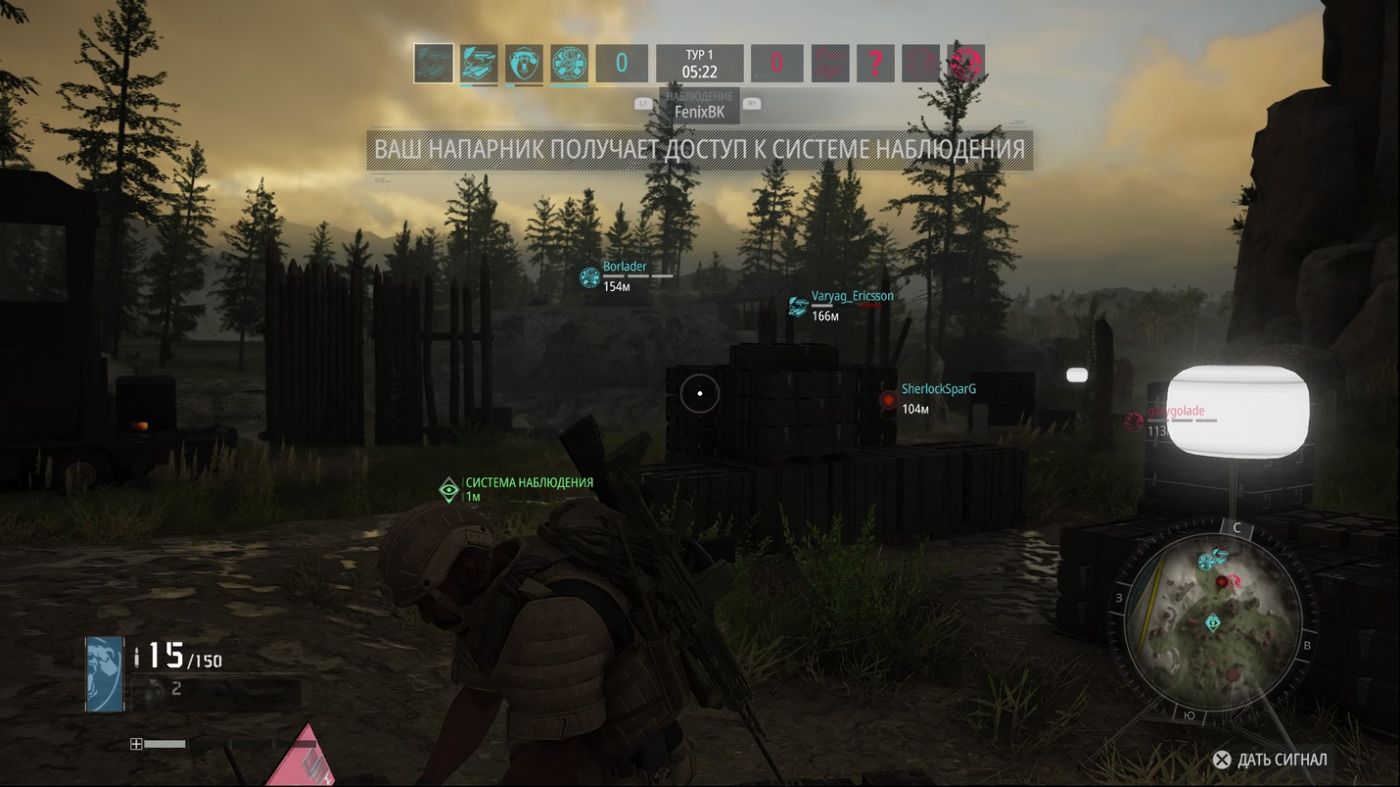Select the Borlader teammate marker
The width and height of the screenshot is (1400, 787).
(590, 277)
